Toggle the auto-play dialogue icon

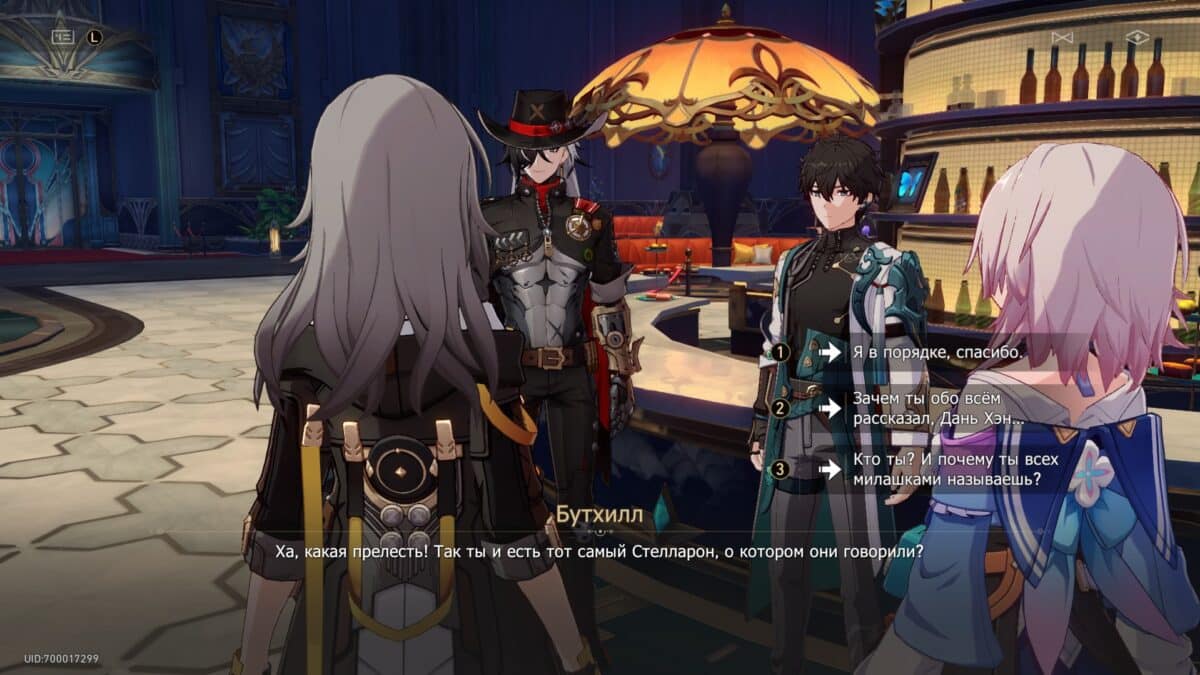coord(1061,37)
